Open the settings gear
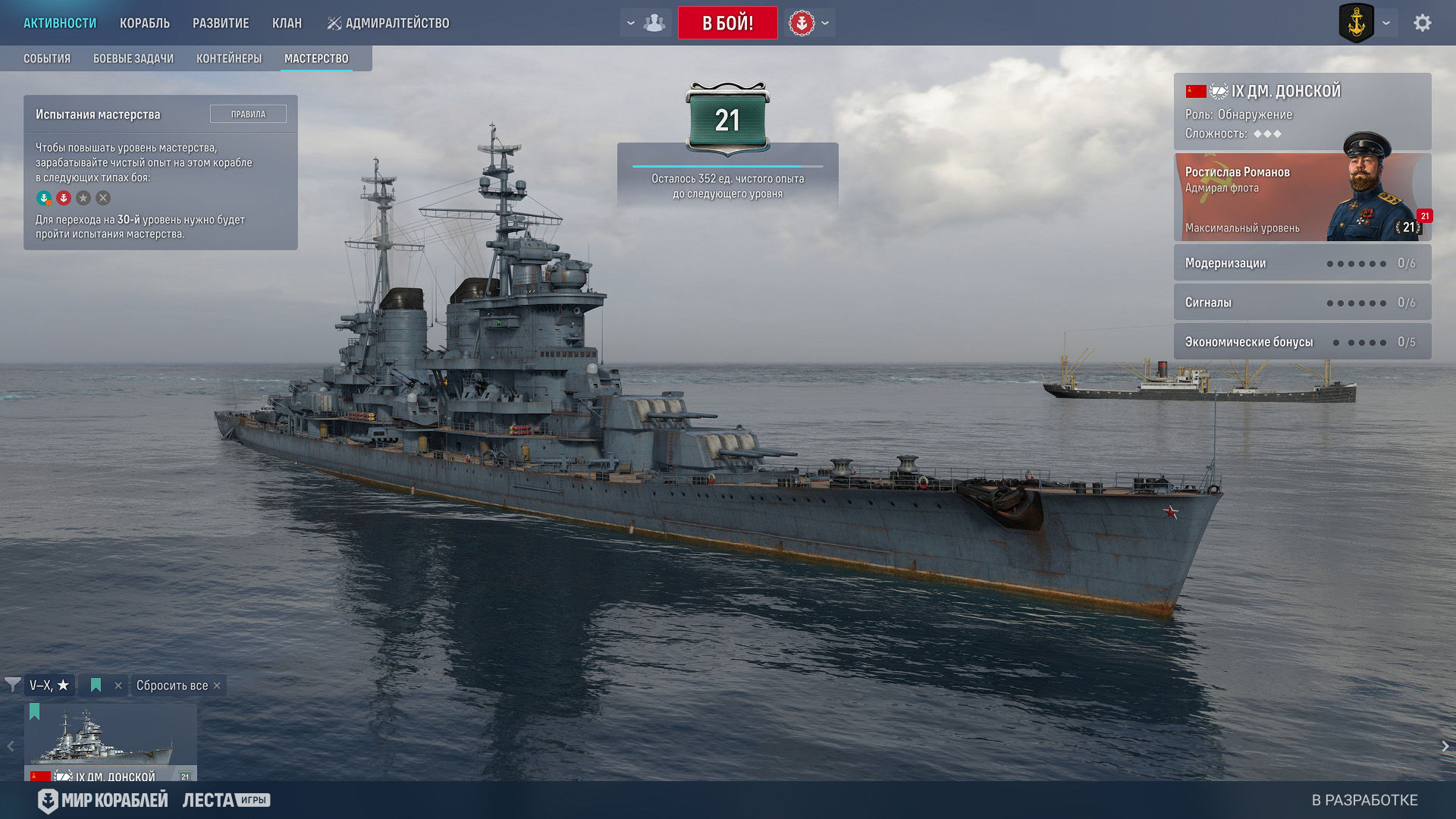 pyautogui.click(x=1422, y=23)
